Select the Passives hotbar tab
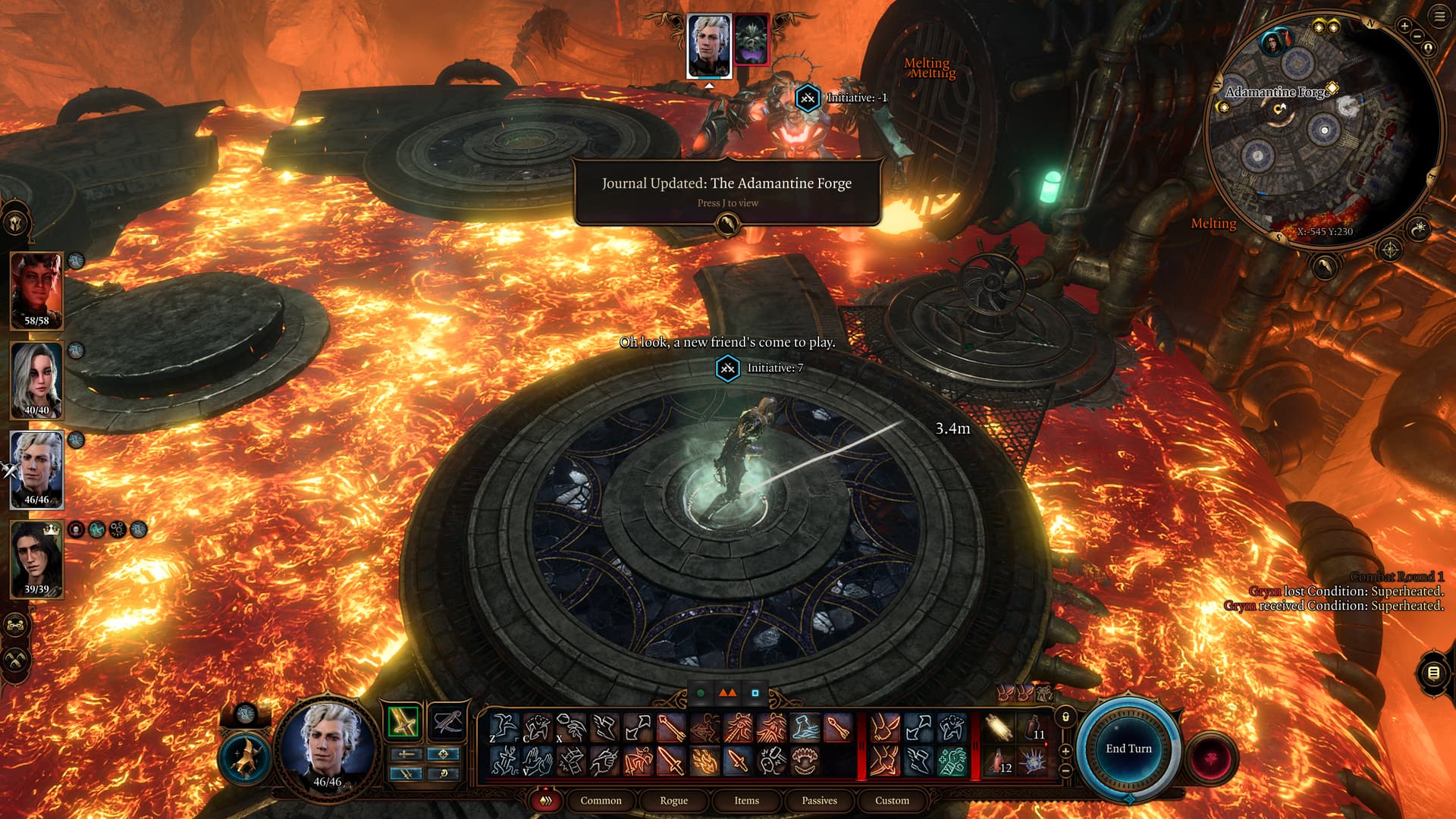 coord(819,800)
